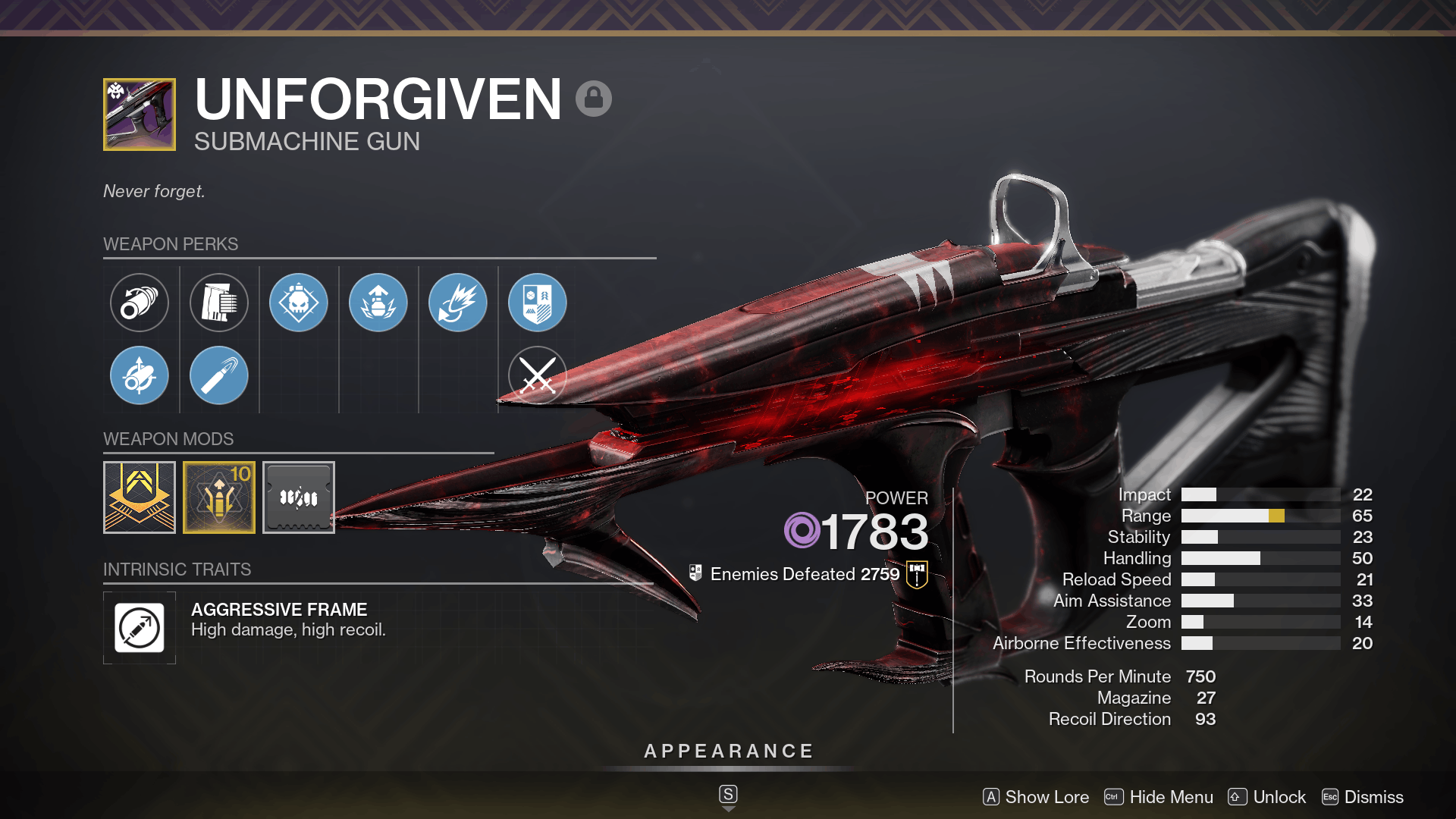
Task: Select the gold weapon mod socket
Action: click(x=139, y=497)
